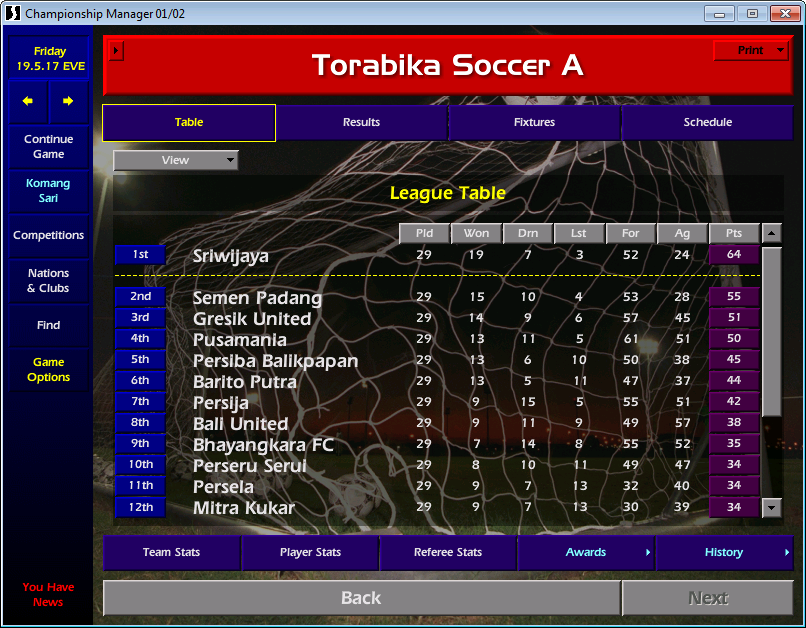
Task: Open Nations & Clubs
Action: 49,281
